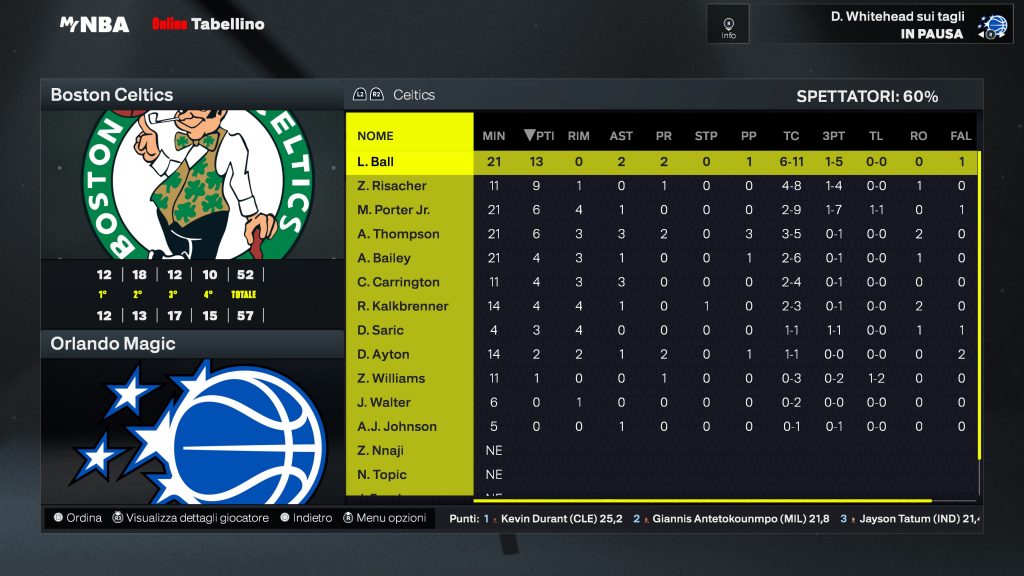Sort by the AST column header
The height and width of the screenshot is (576, 1024).
point(621,136)
